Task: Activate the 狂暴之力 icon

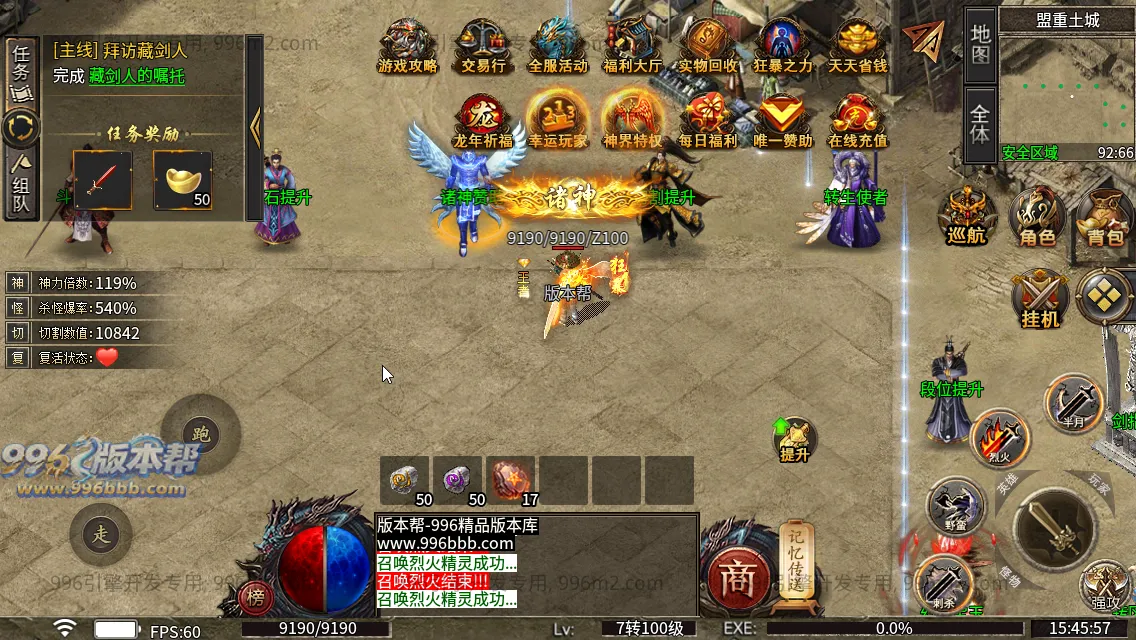Action: coord(783,45)
